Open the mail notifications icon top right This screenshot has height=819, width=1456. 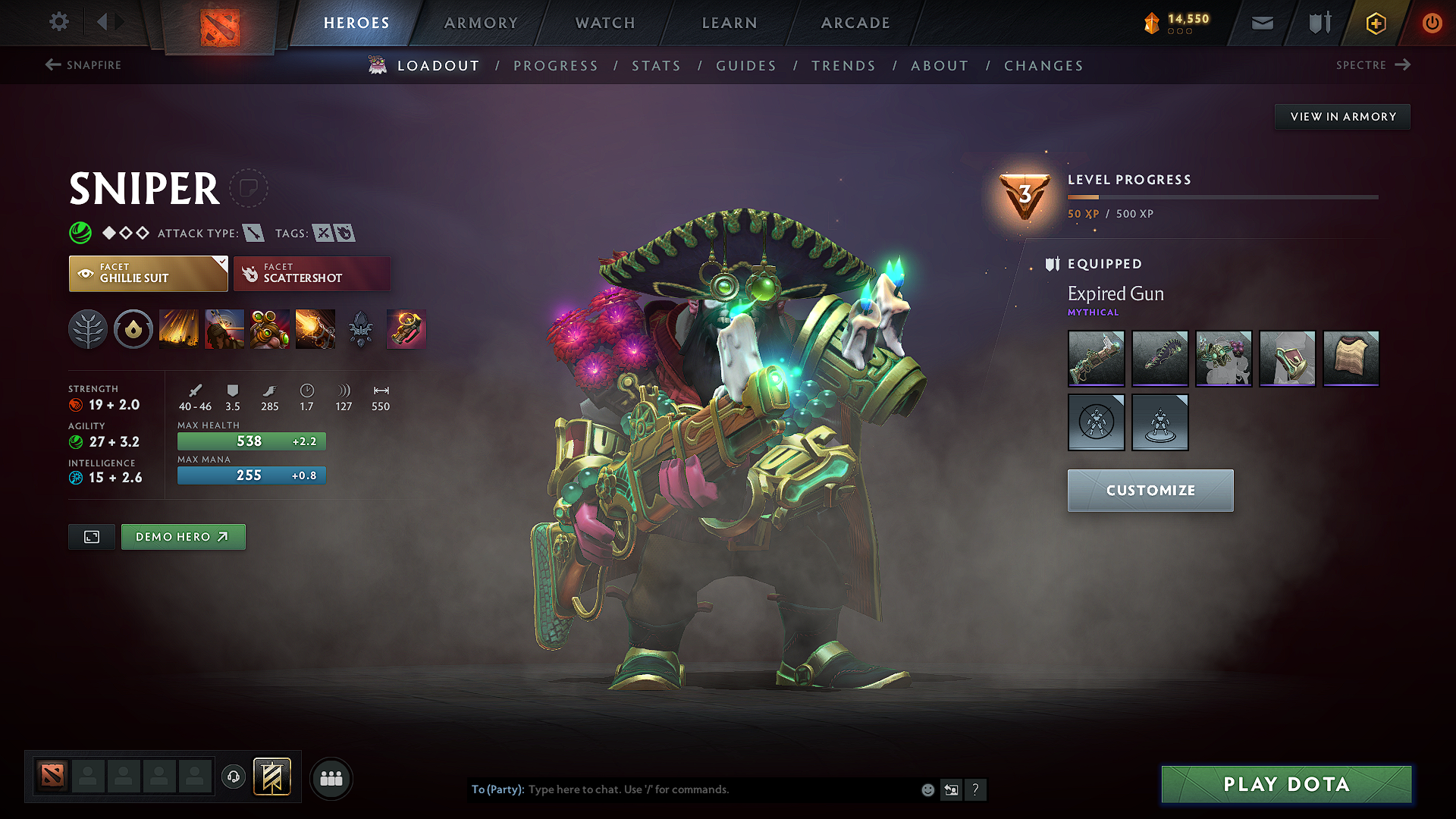pyautogui.click(x=1261, y=23)
